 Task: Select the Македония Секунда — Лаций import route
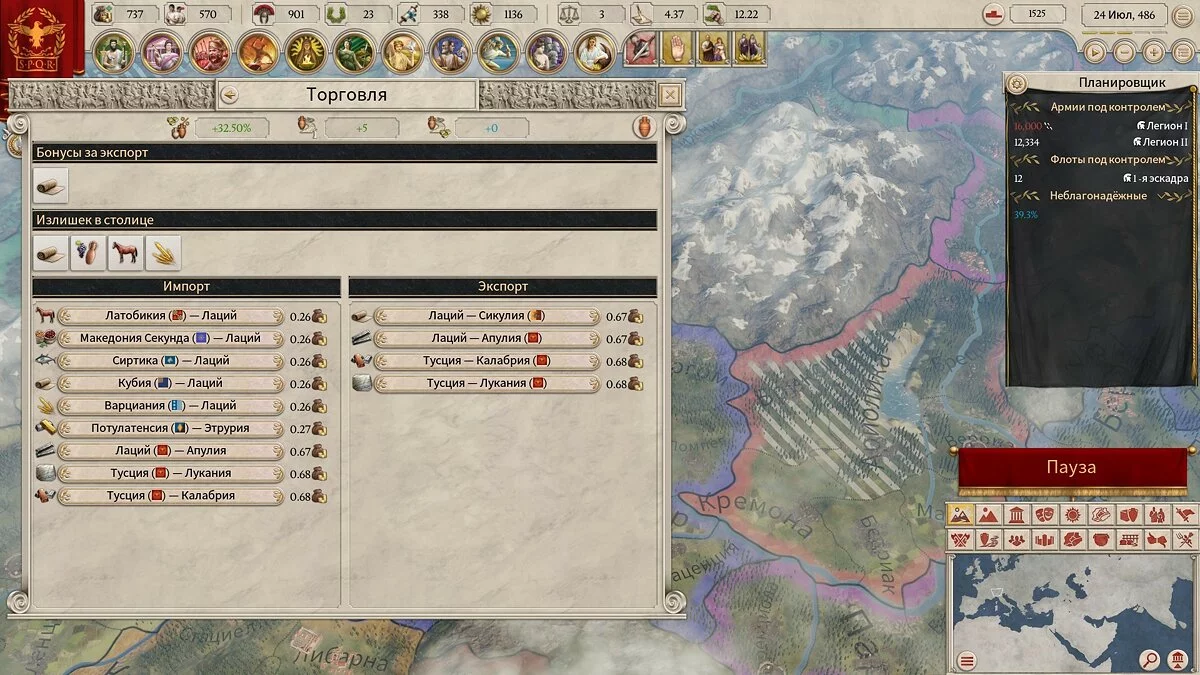point(171,338)
